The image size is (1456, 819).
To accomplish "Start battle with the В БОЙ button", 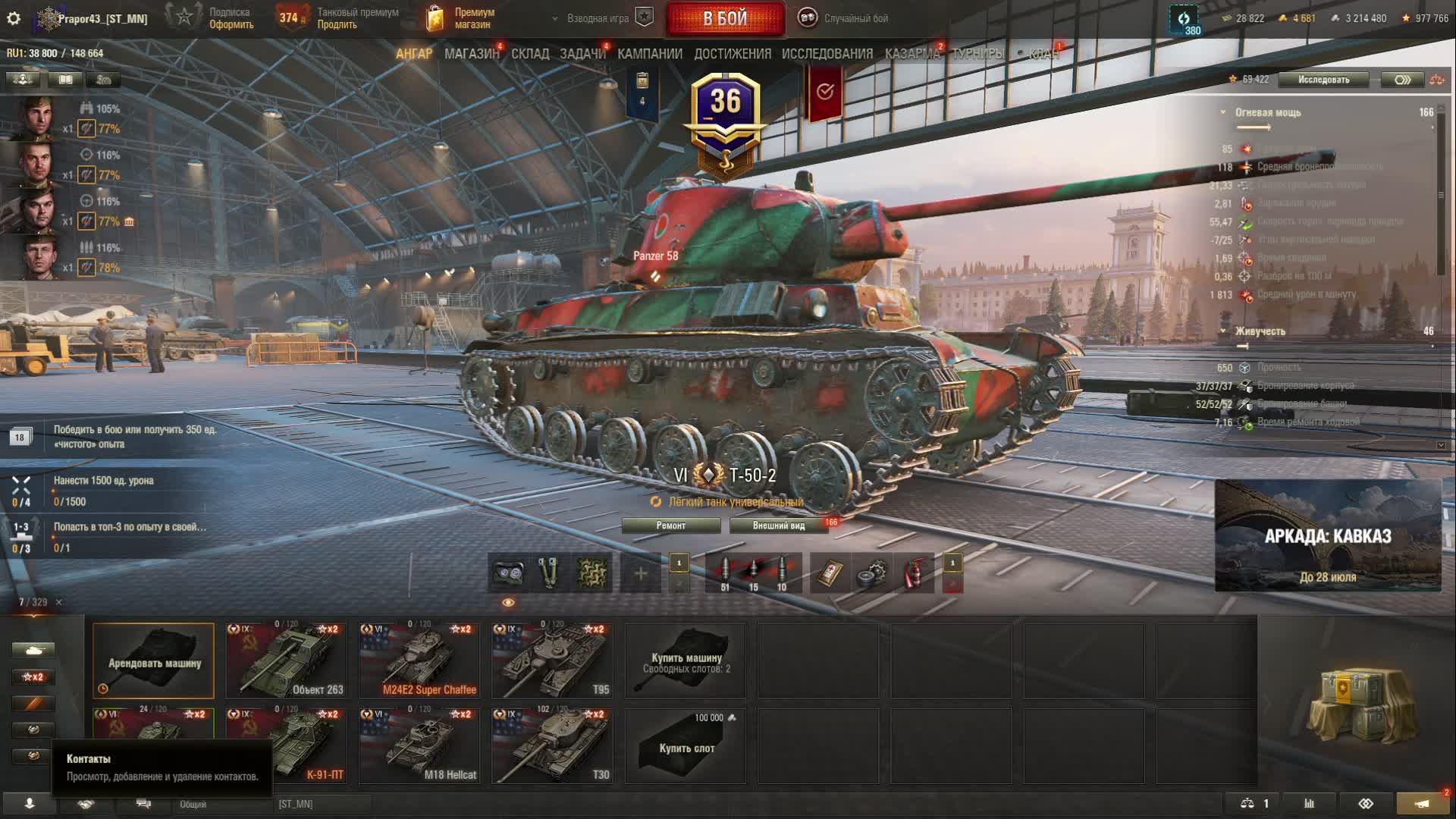I will point(725,18).
